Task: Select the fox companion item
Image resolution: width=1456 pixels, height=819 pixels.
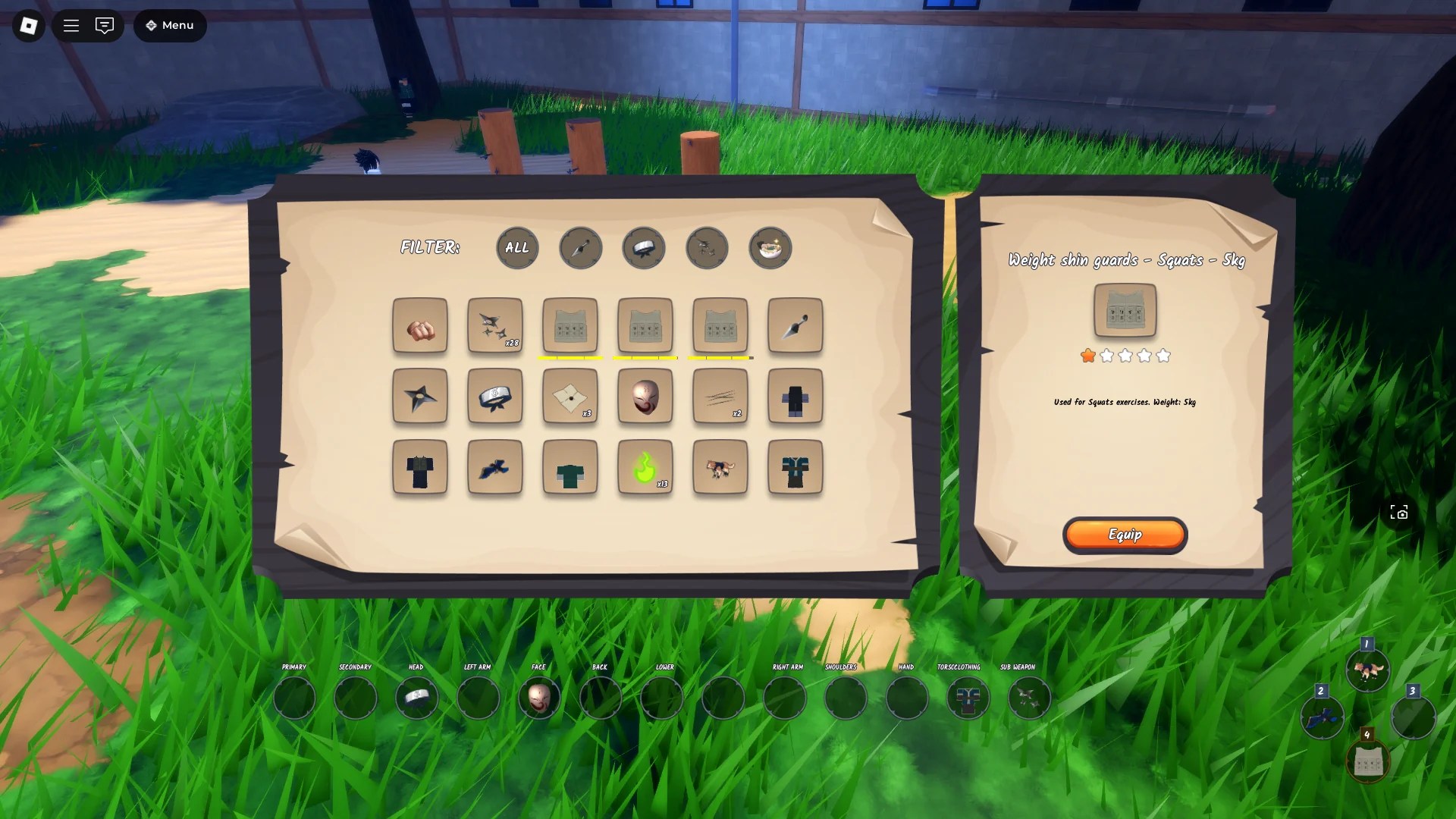Action: (720, 468)
